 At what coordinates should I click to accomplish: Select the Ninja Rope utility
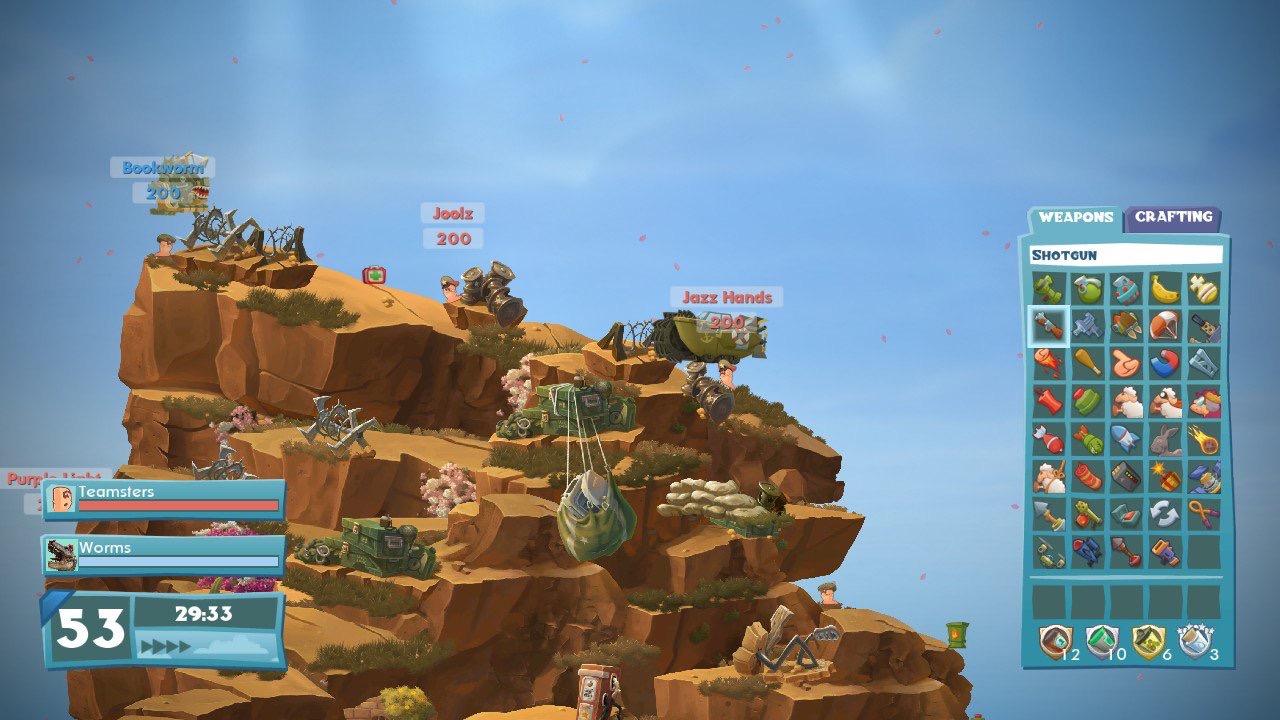(x=1205, y=512)
